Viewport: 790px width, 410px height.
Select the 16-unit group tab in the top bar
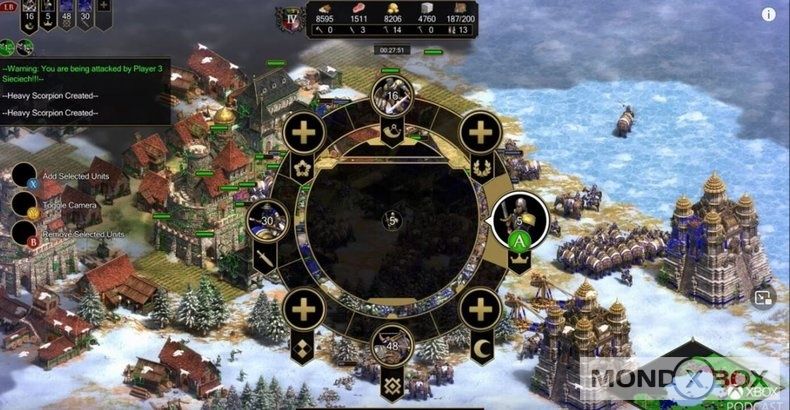[28, 13]
